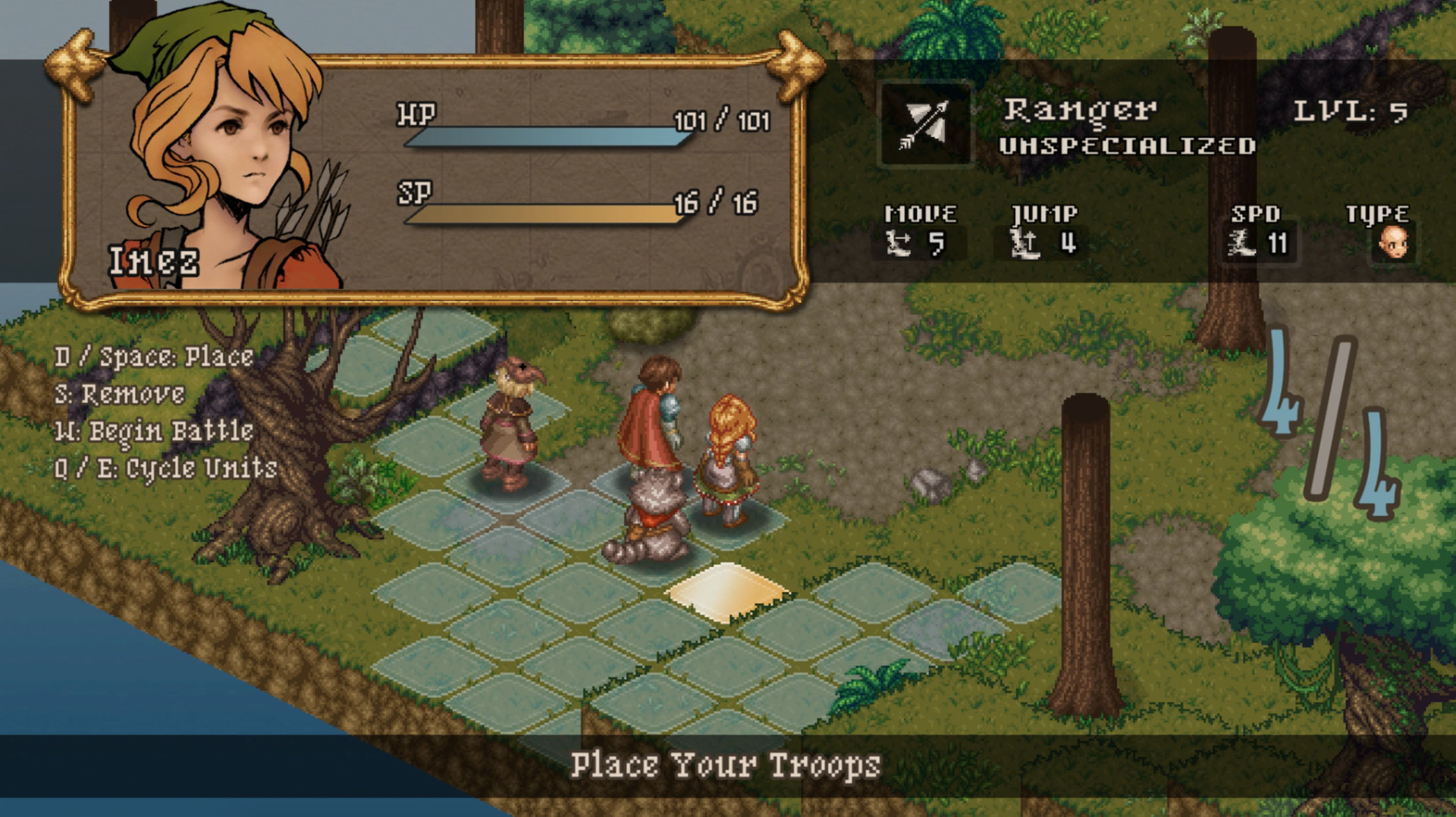Select the W: Begin Battle option
Screen dimensions: 1456x817
click(x=154, y=430)
